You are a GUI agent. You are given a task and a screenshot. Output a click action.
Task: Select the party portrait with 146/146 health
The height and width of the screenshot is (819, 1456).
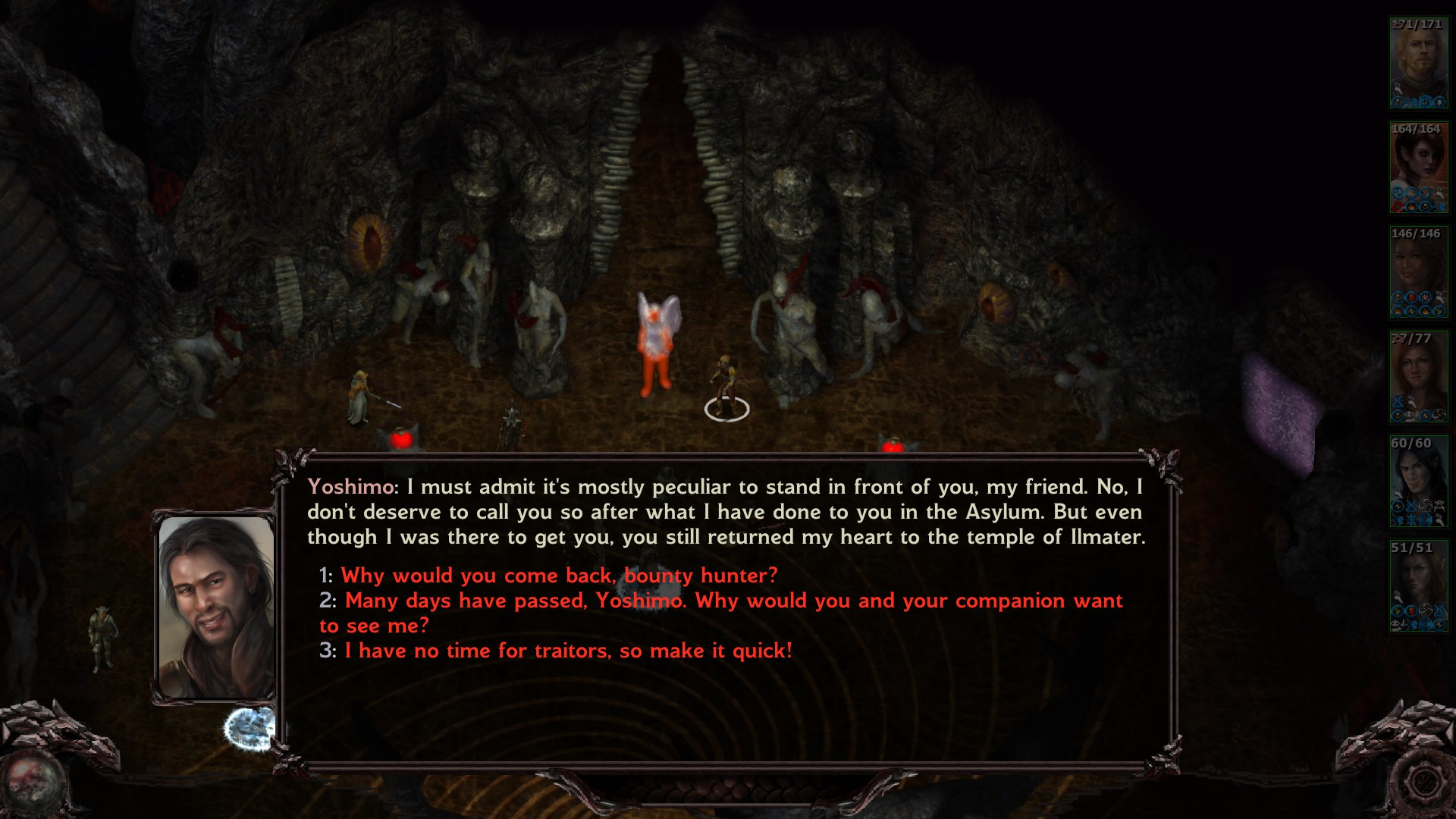(1418, 272)
